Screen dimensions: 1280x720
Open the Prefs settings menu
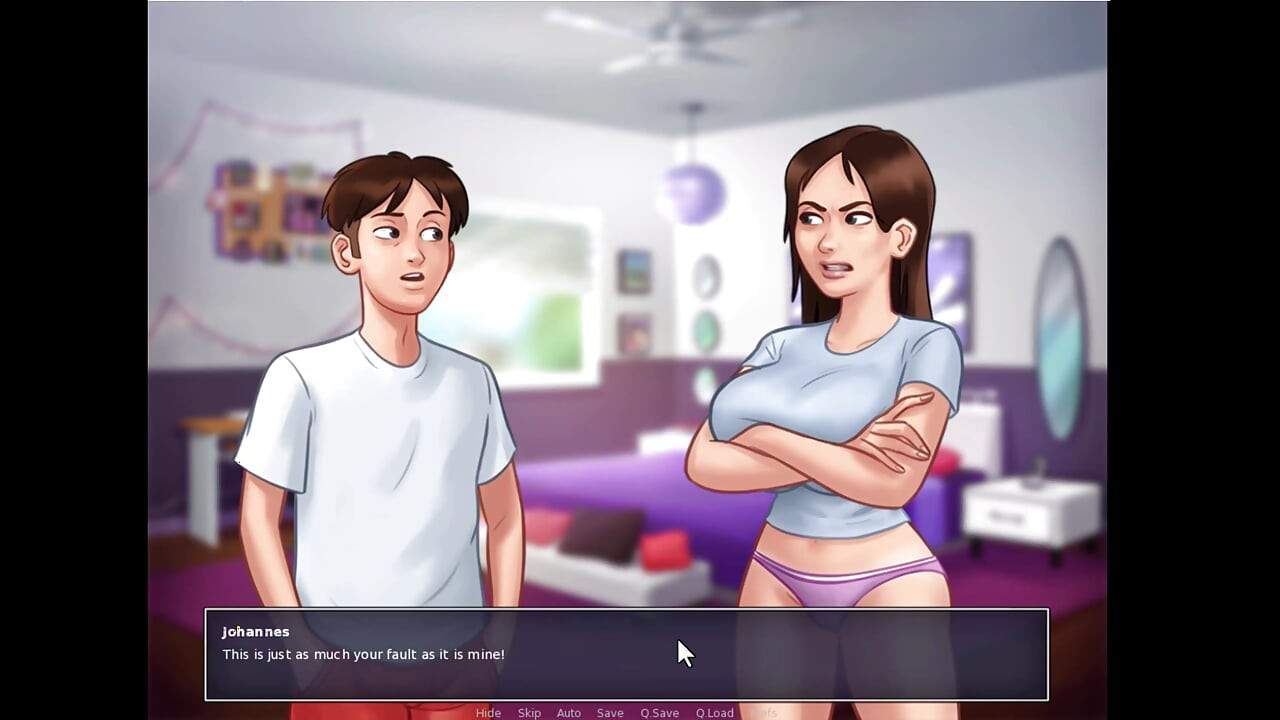coord(763,713)
